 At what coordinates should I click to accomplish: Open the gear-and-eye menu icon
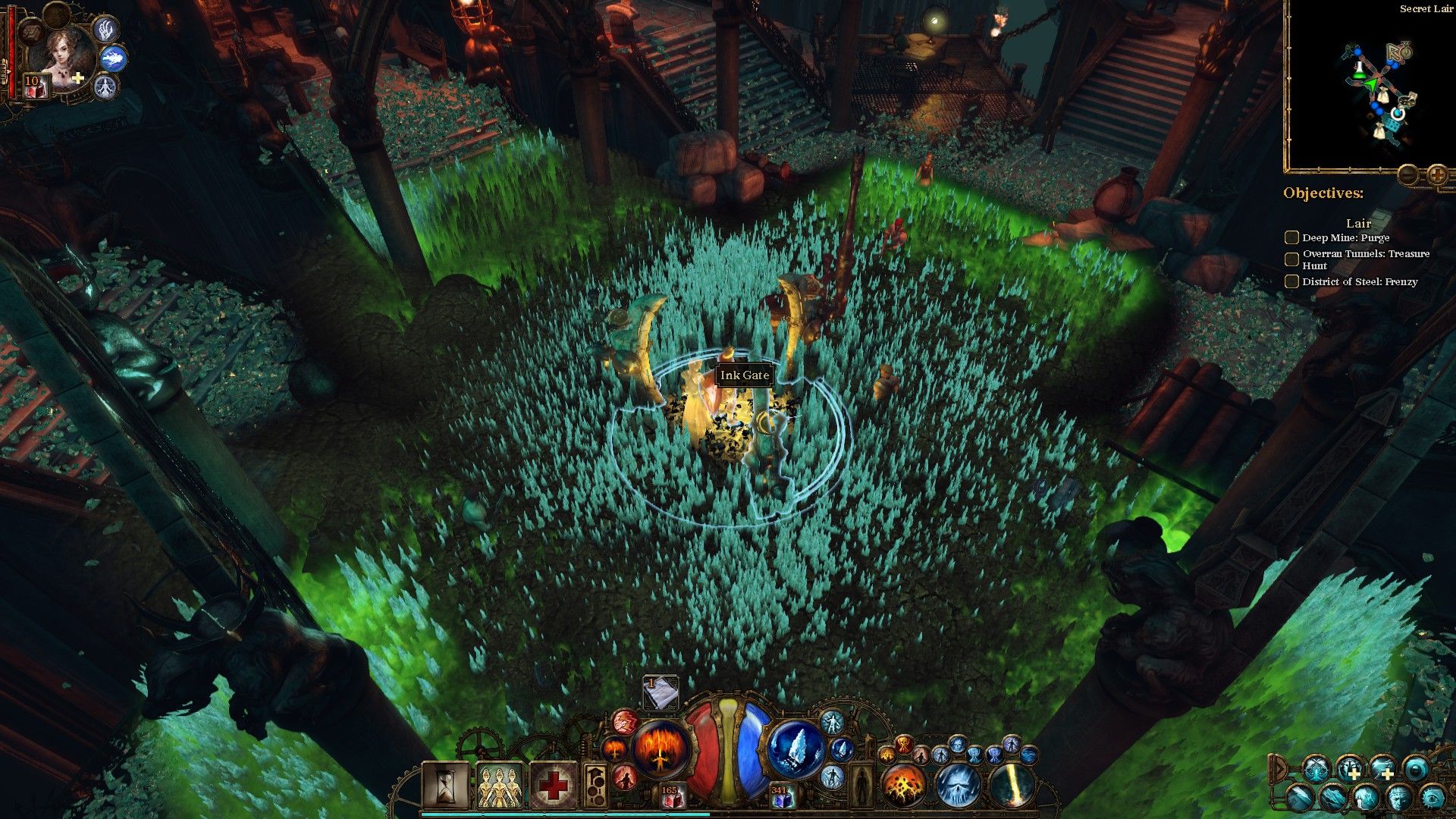[1432, 798]
